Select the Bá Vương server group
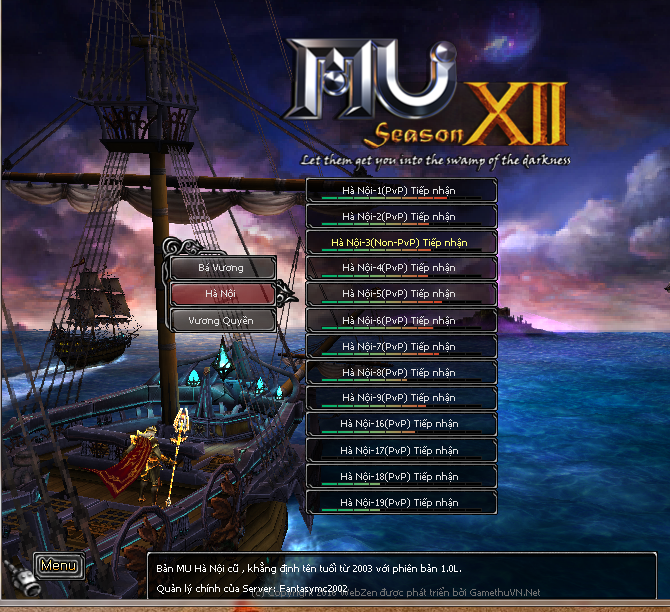Viewport: 670px width, 612px height. [221, 268]
